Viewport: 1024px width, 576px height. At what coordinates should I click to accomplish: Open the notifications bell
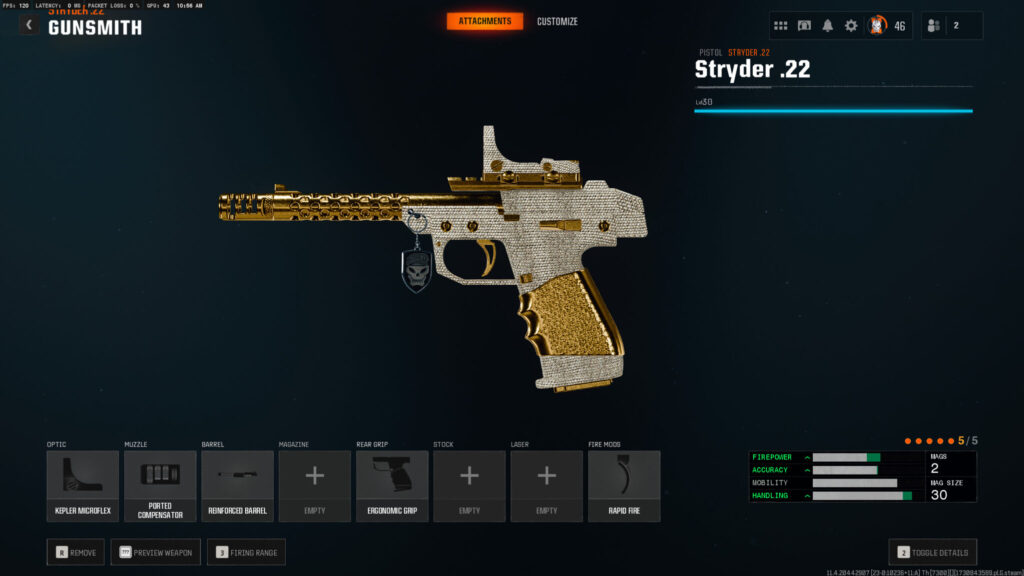click(828, 26)
